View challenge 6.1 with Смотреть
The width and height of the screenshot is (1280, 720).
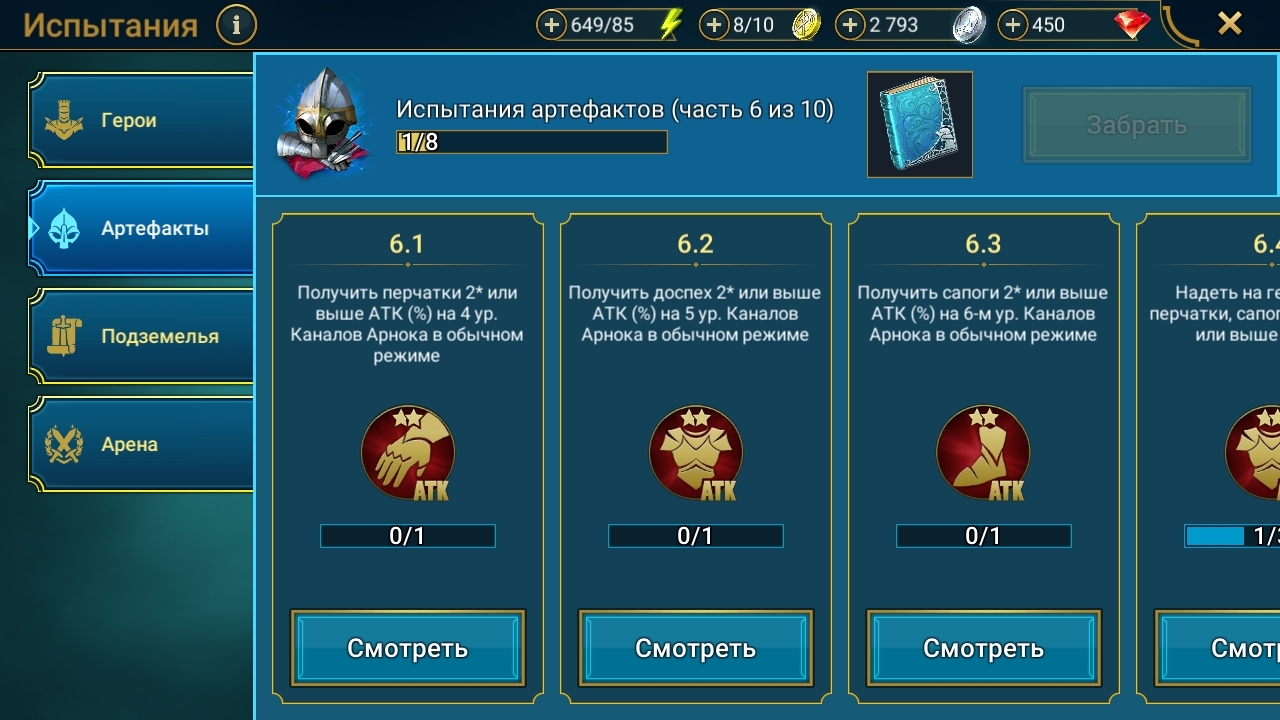tap(407, 648)
